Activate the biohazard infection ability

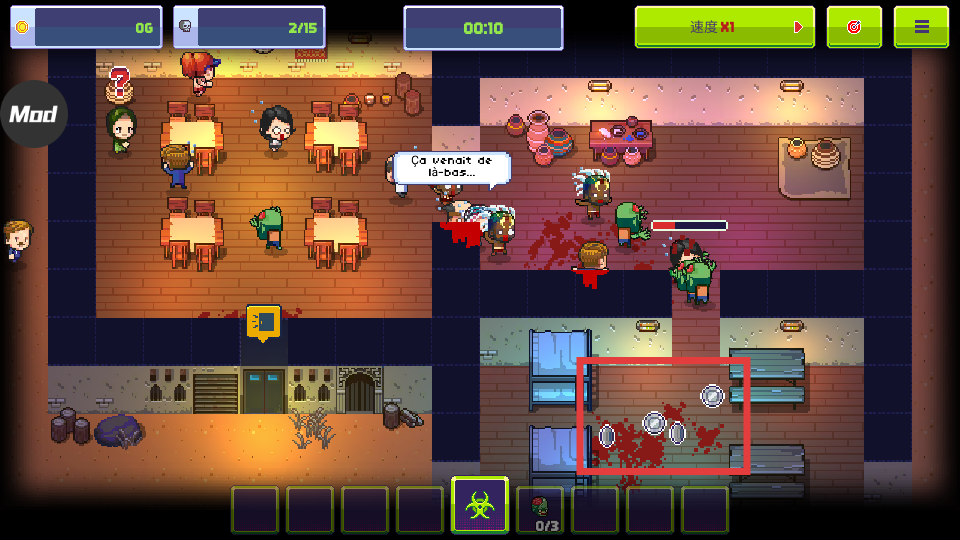click(480, 506)
